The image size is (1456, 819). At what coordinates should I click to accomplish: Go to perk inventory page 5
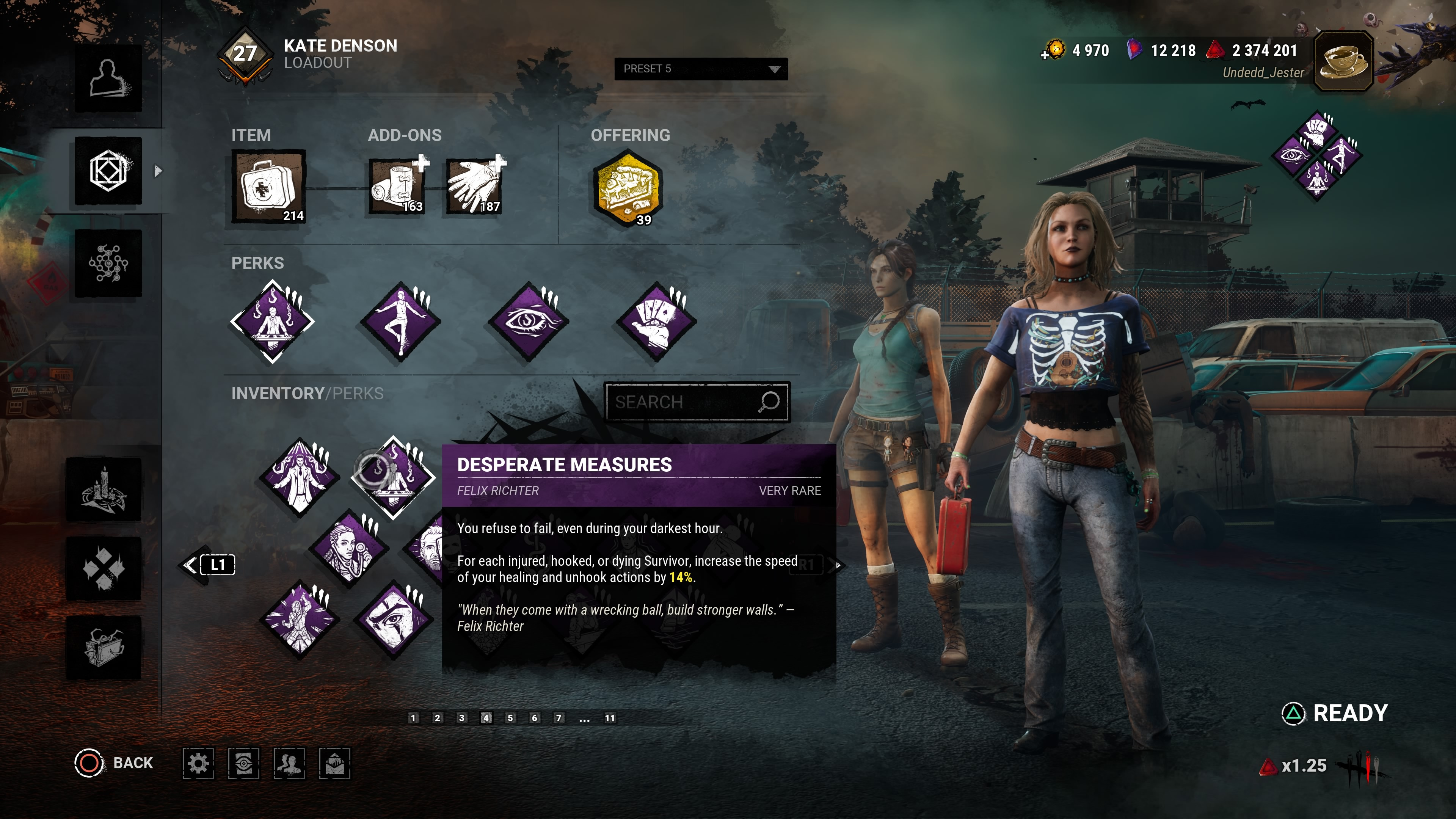(510, 718)
